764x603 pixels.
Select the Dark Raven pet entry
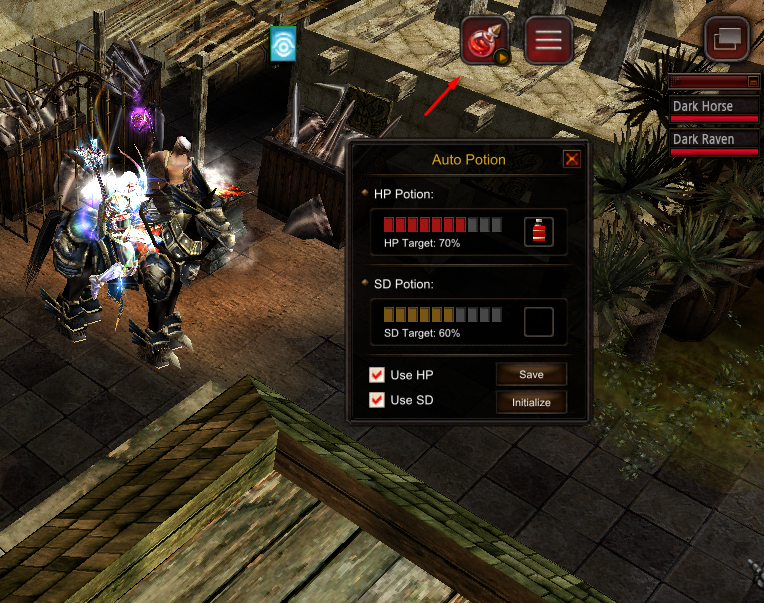coord(714,140)
